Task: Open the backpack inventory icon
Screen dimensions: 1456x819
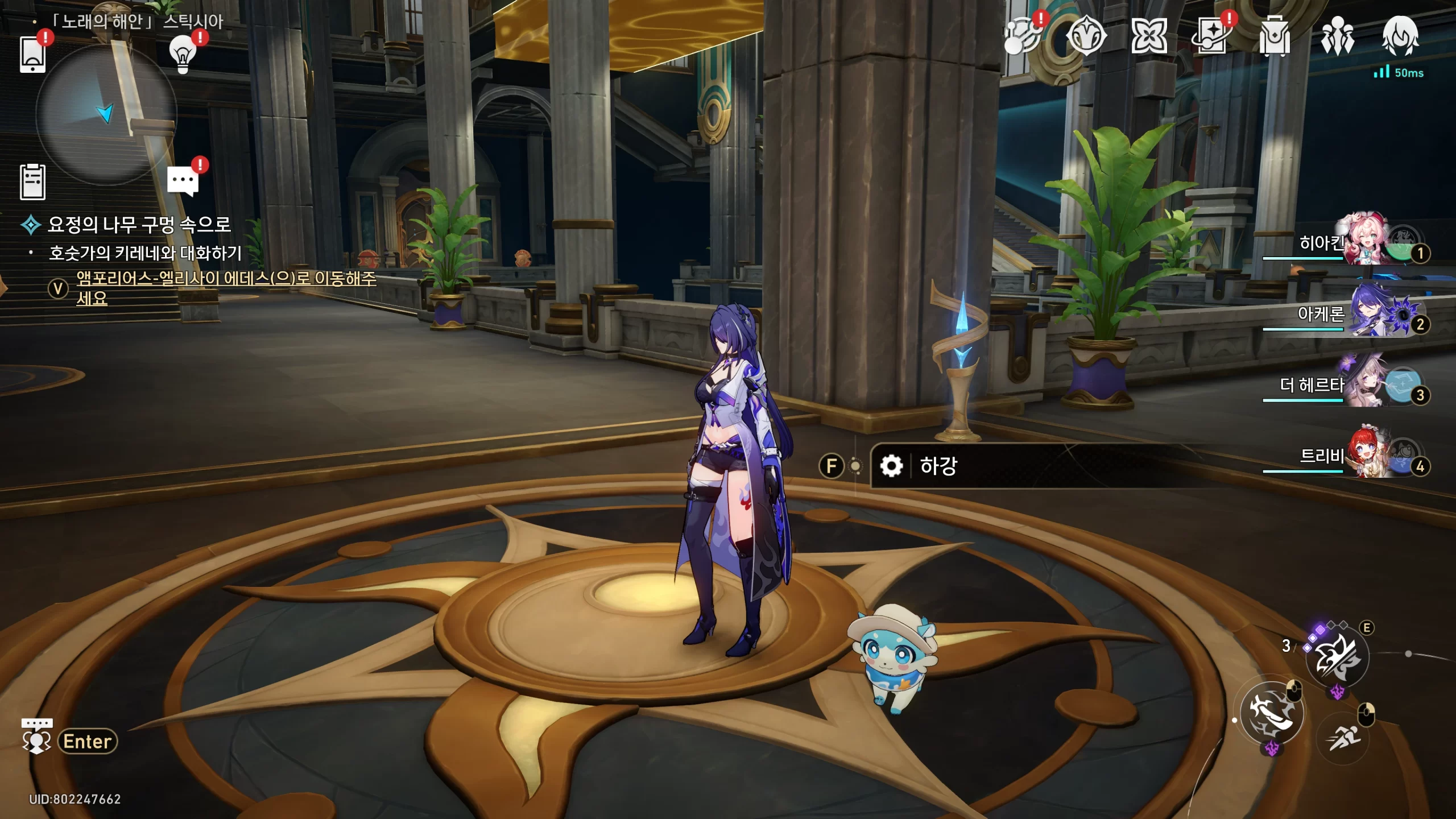Action: point(1275,36)
